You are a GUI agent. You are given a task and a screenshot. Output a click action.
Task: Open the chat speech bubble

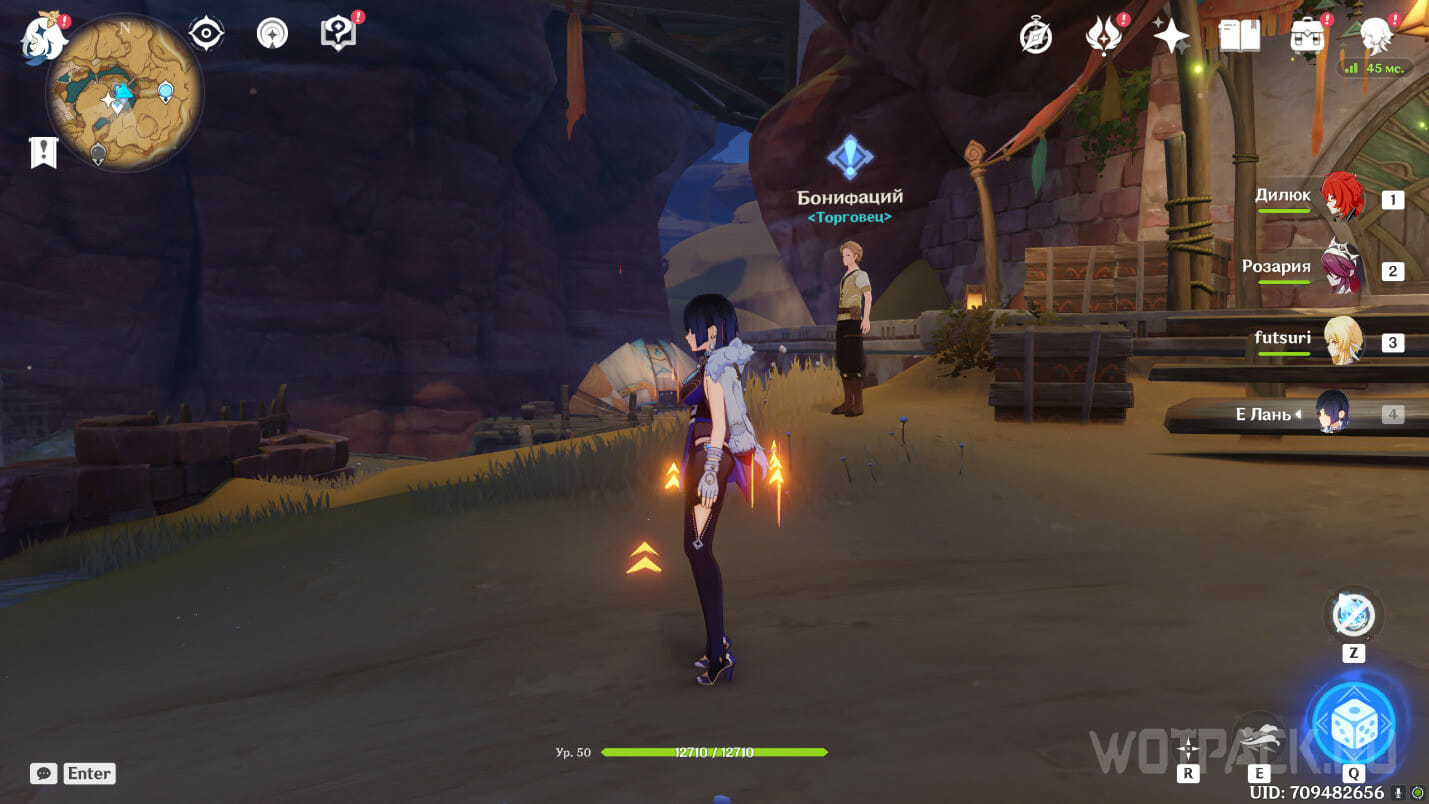tap(43, 773)
